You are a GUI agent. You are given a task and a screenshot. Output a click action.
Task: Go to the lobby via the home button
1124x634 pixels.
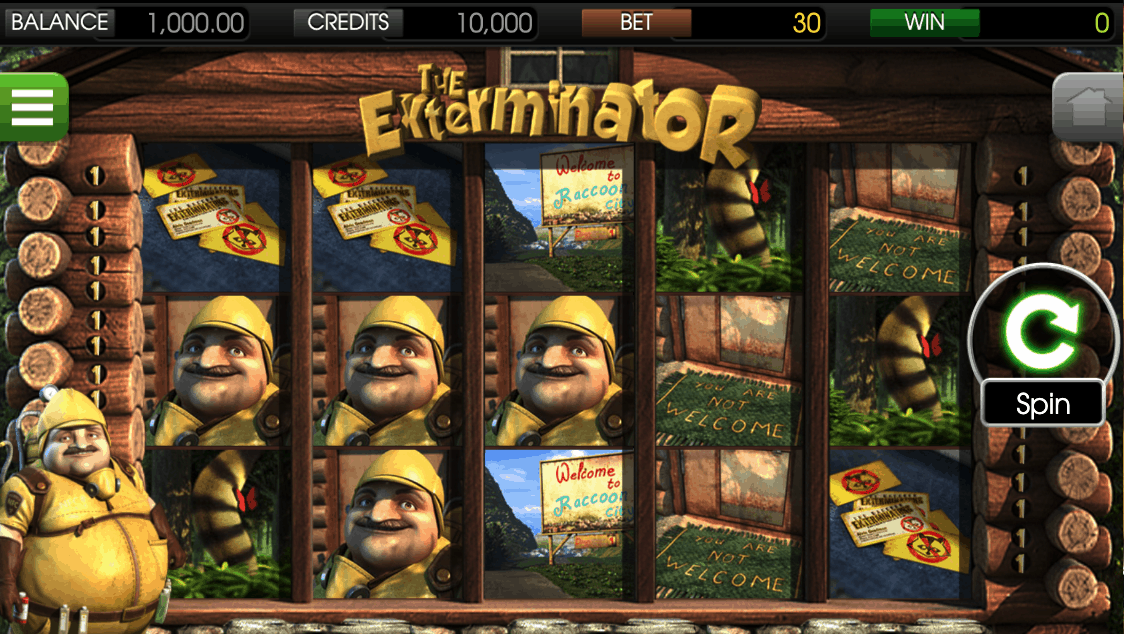click(x=1089, y=108)
